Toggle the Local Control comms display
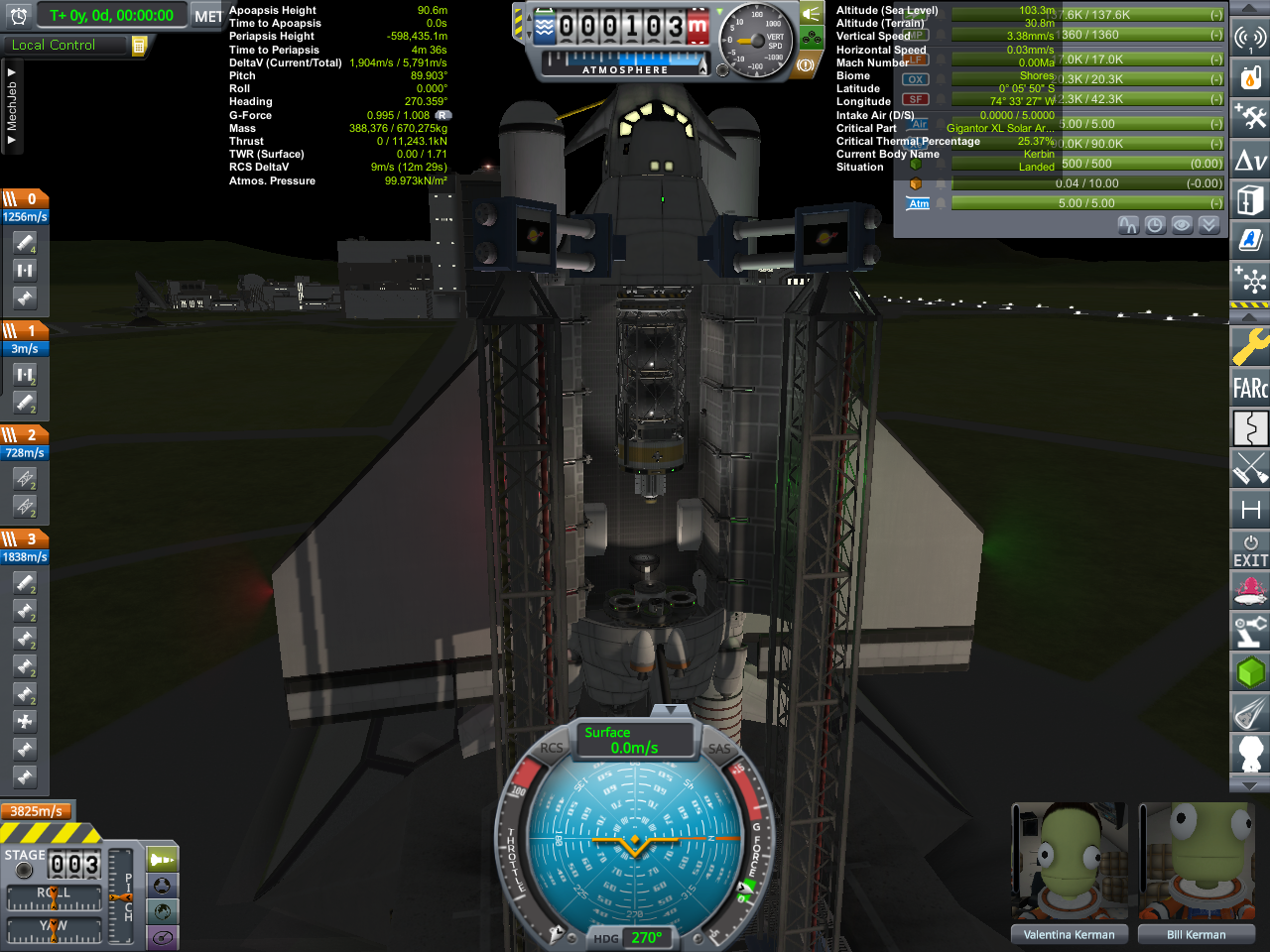 pos(55,45)
